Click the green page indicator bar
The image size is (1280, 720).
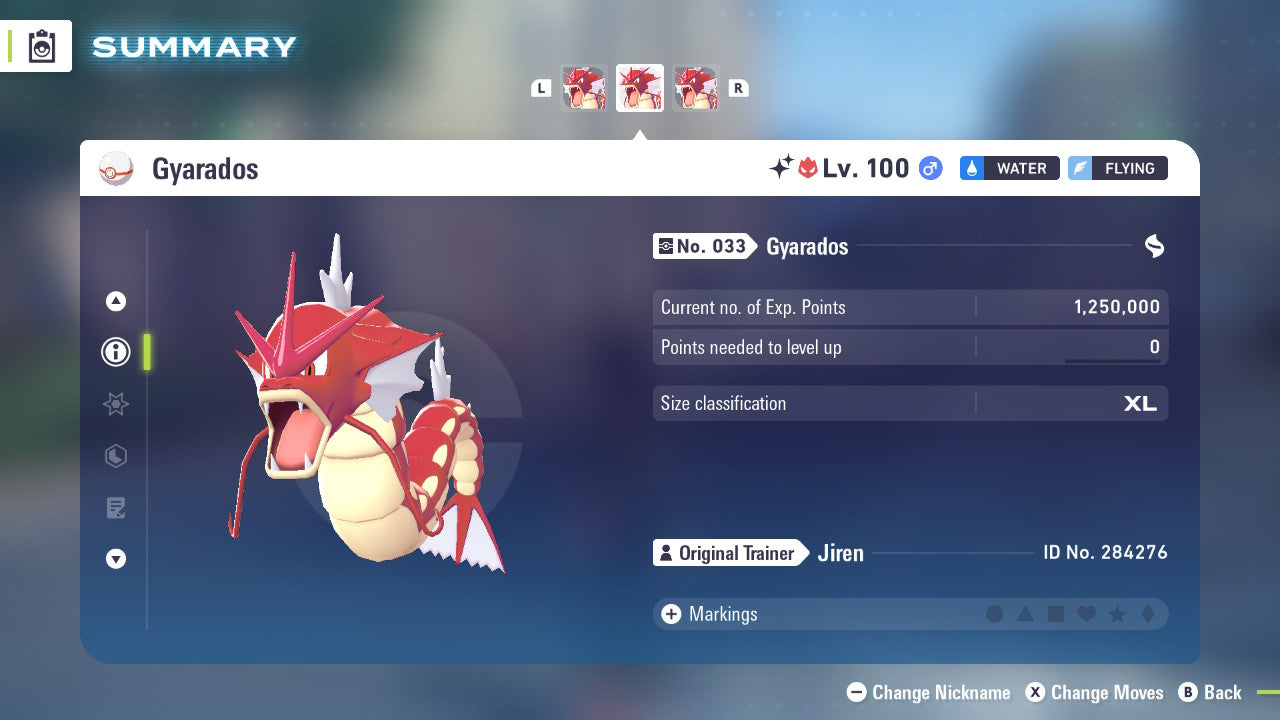[x=146, y=352]
